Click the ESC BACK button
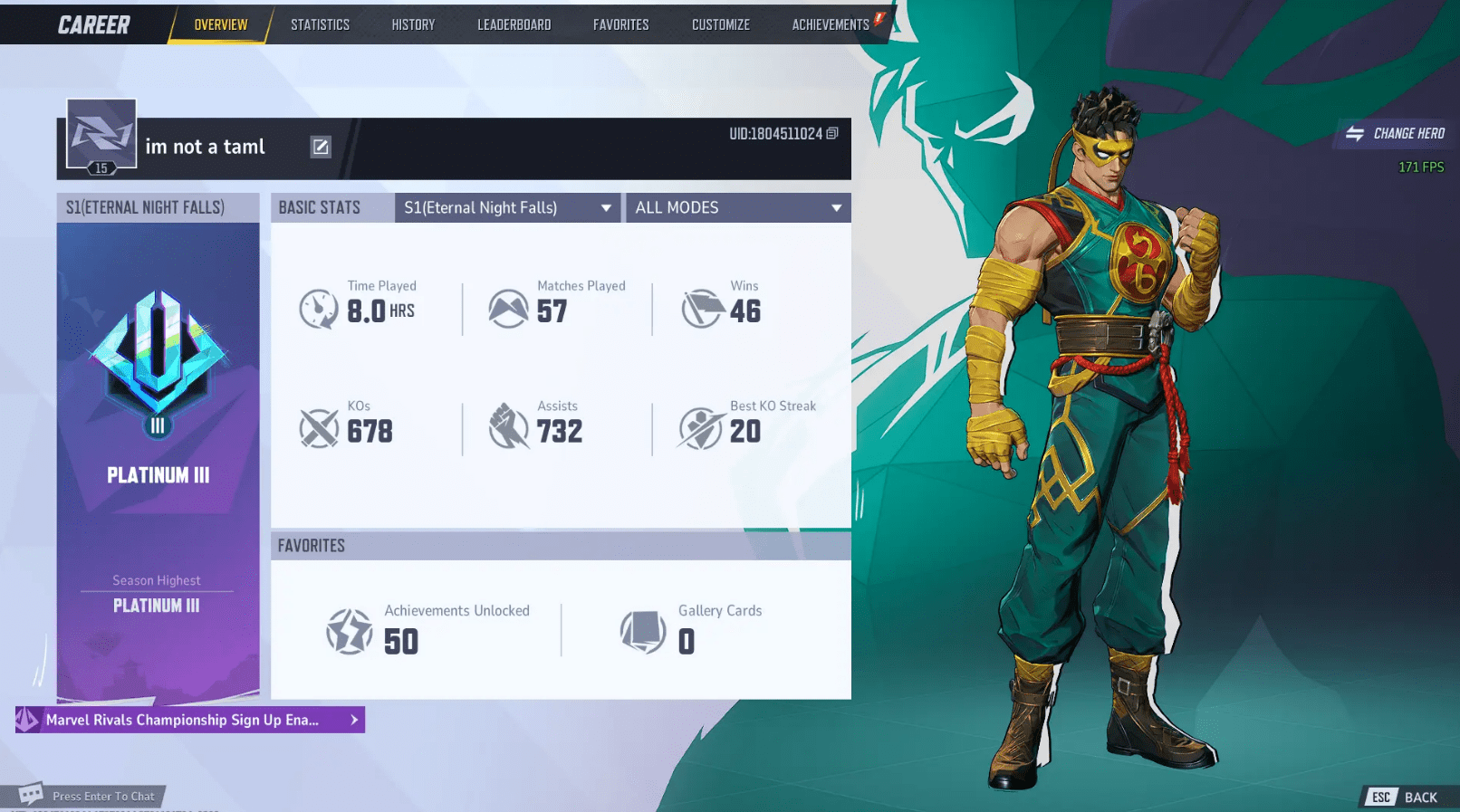 [x=1405, y=797]
